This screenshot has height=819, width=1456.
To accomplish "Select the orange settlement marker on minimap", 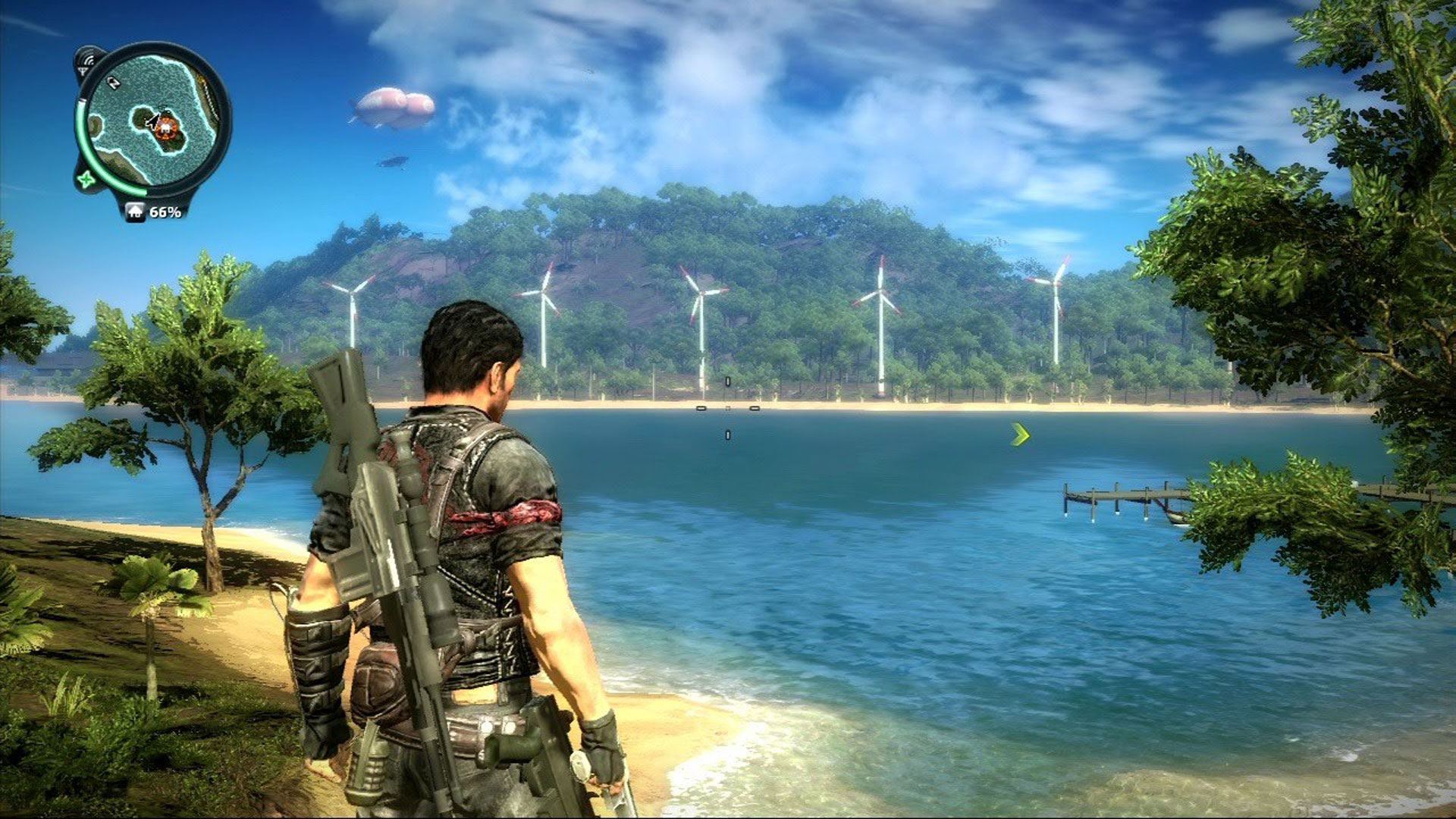I will (167, 127).
